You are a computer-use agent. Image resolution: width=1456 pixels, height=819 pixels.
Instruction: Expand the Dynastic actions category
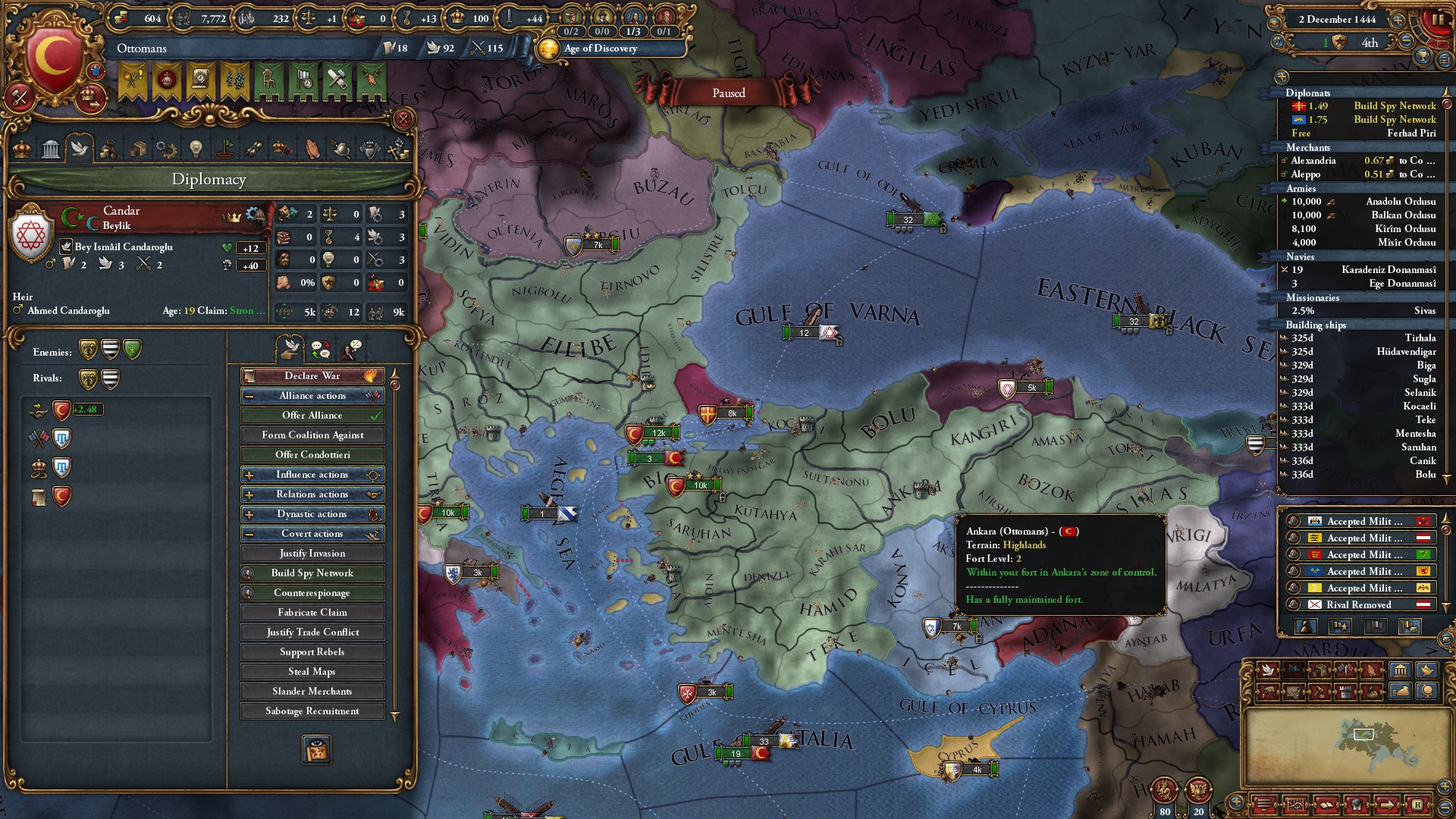(312, 514)
